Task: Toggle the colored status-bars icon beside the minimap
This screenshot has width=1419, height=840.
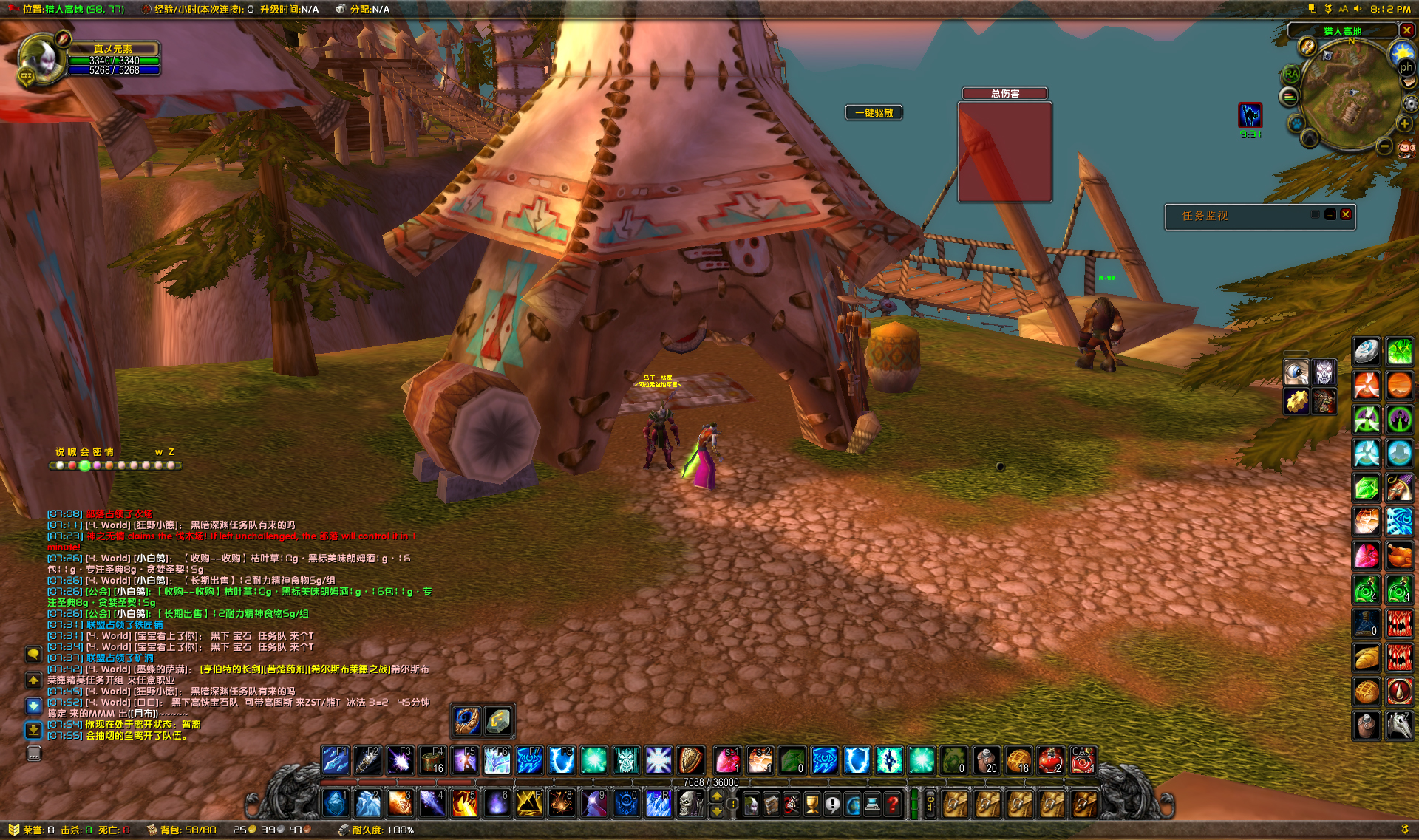Action: pos(1289,95)
